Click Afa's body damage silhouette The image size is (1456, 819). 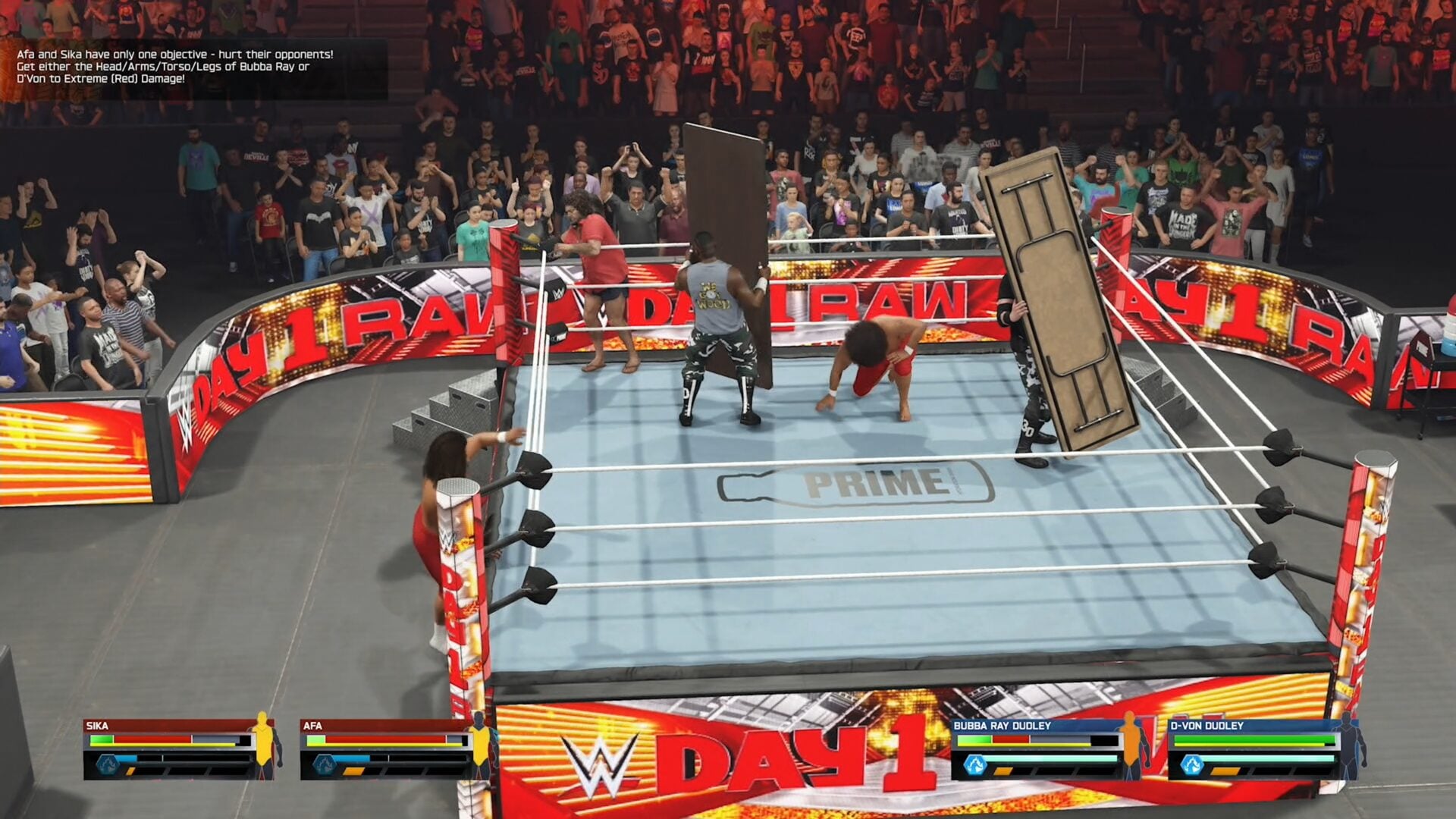480,745
